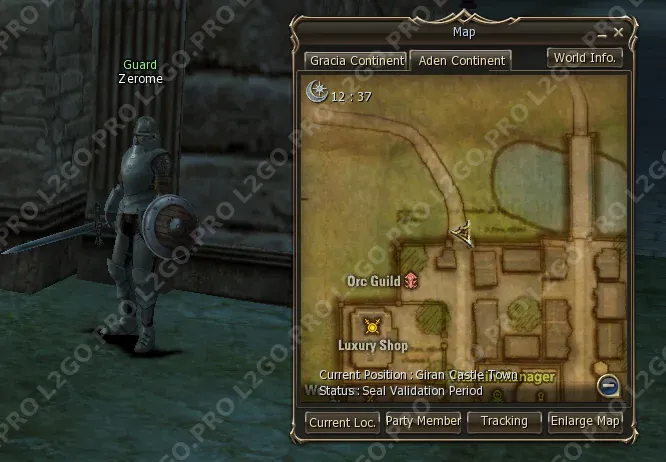Activate the Tracking button
Screen dimensions: 666x462
tap(504, 422)
